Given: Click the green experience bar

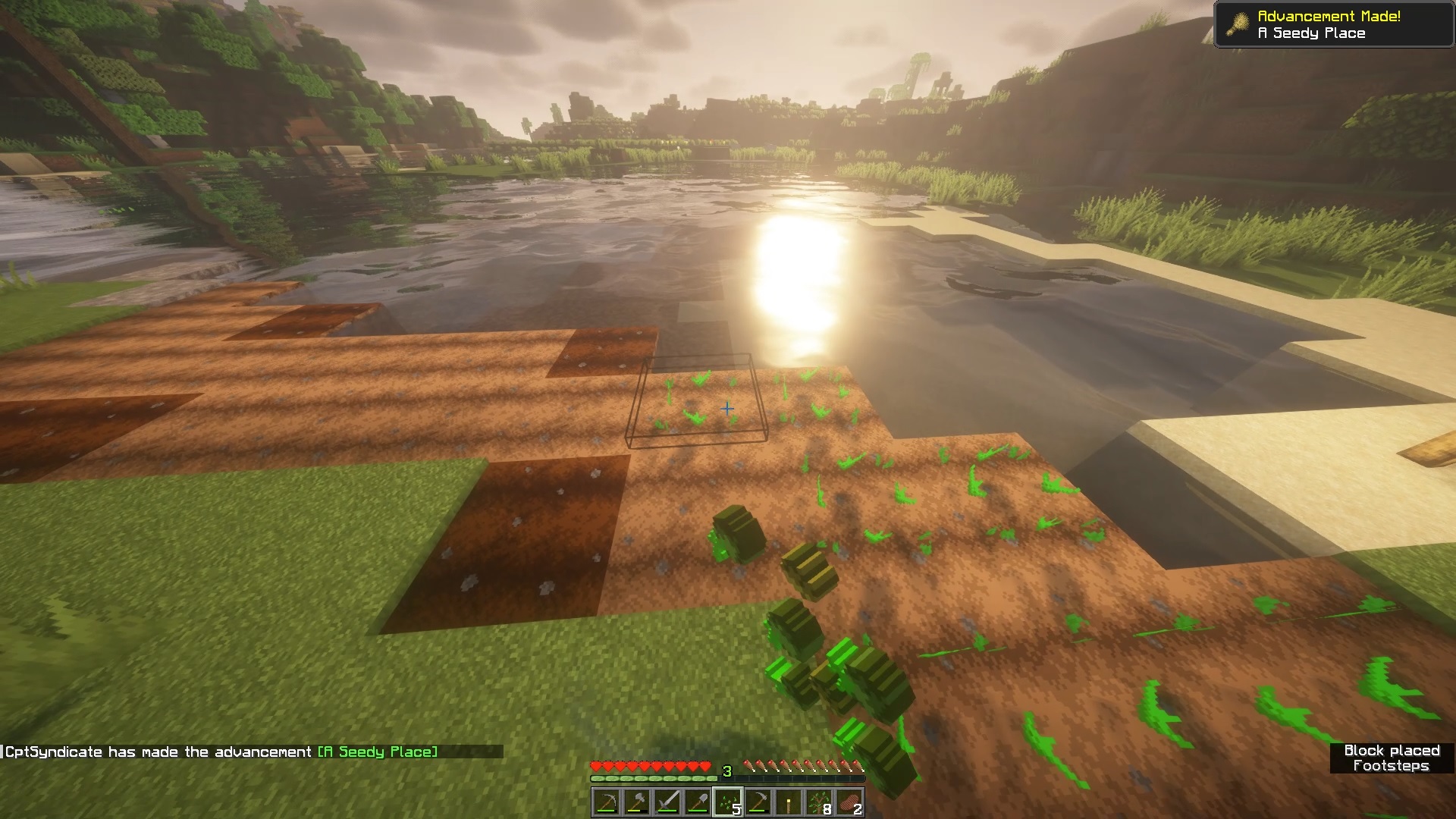Looking at the screenshot, I should (x=652, y=779).
